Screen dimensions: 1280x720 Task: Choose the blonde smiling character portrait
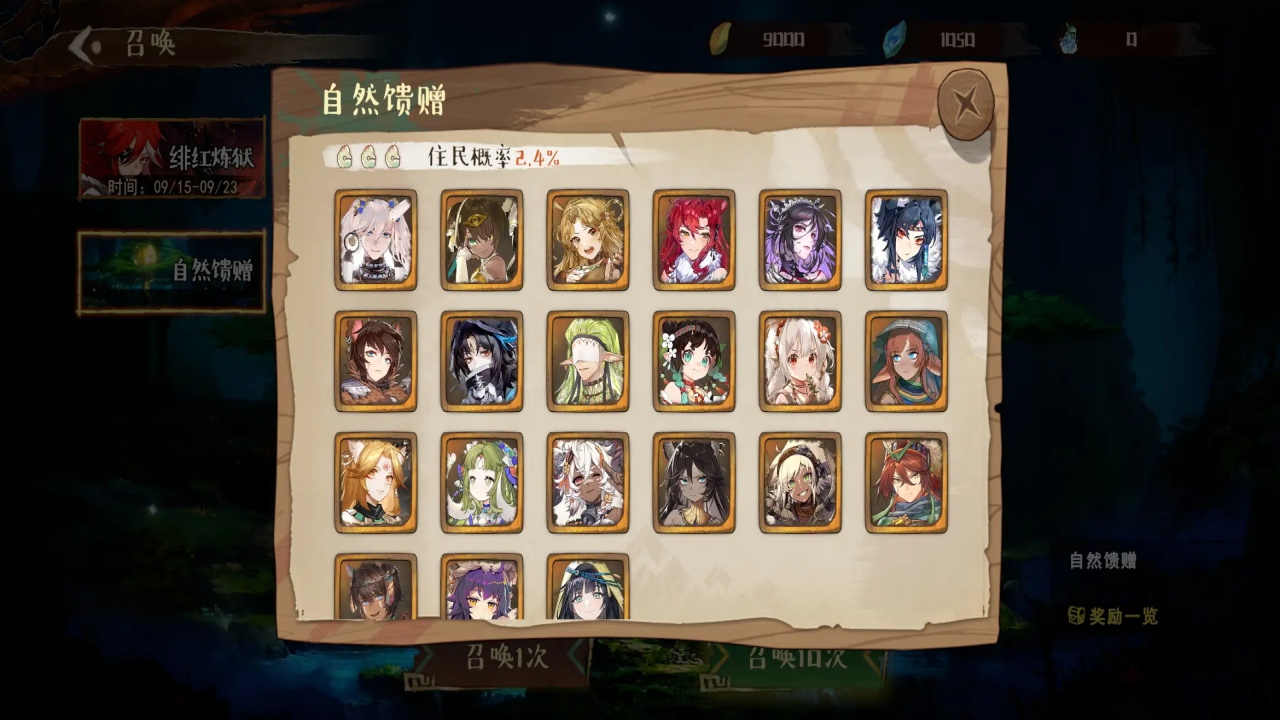588,240
